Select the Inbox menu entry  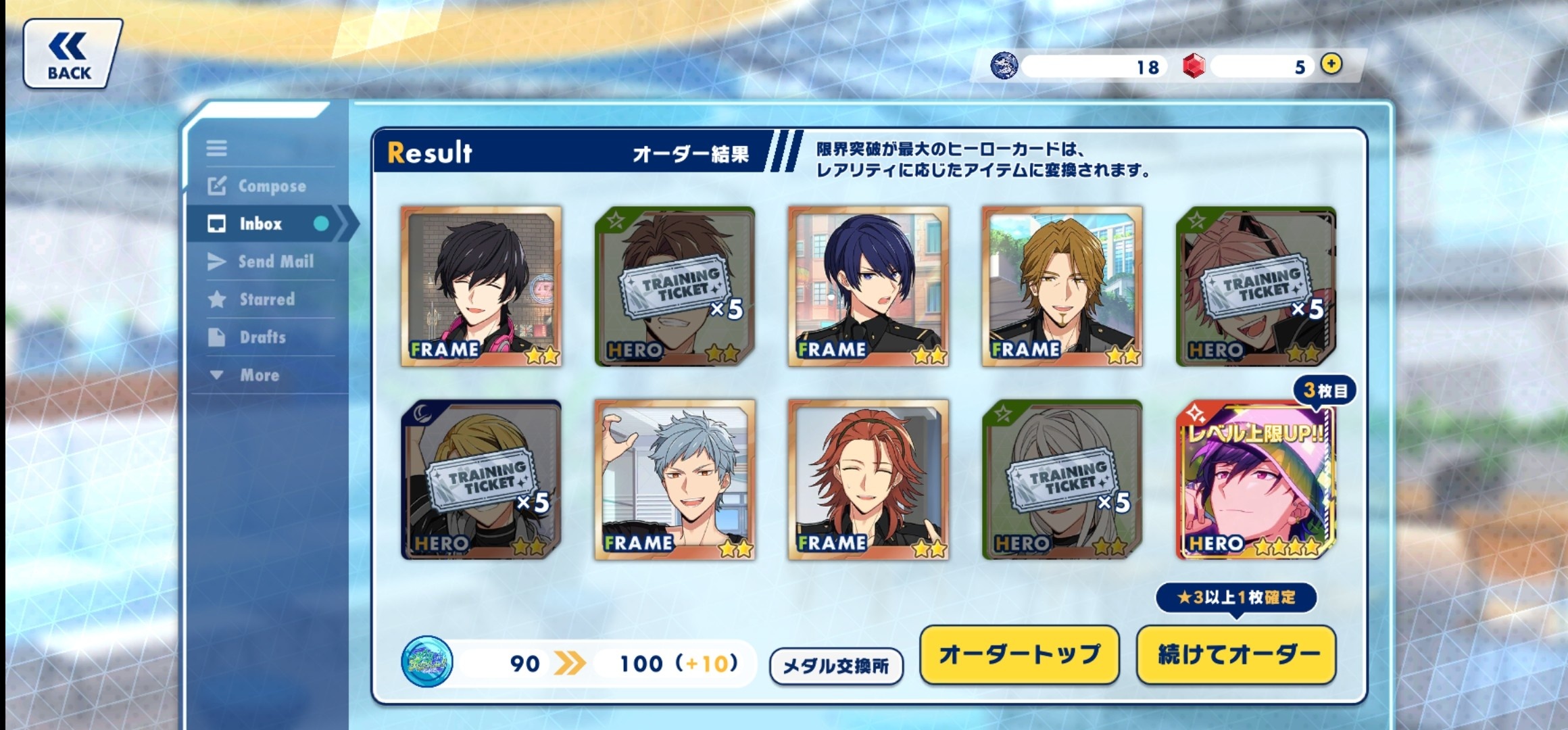point(261,224)
